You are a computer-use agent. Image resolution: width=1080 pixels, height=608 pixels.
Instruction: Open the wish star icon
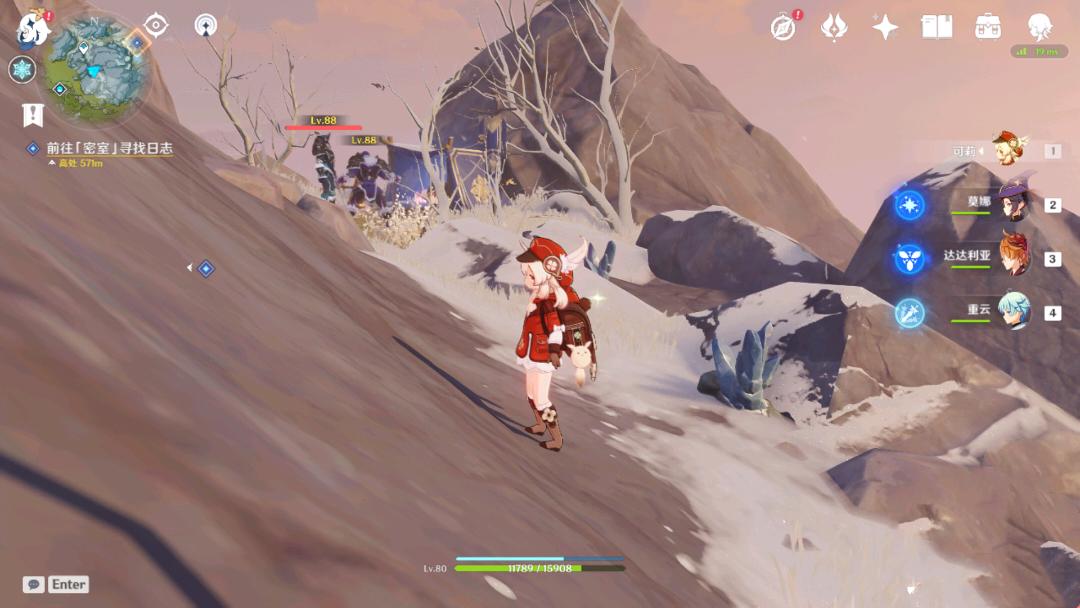[x=885, y=27]
